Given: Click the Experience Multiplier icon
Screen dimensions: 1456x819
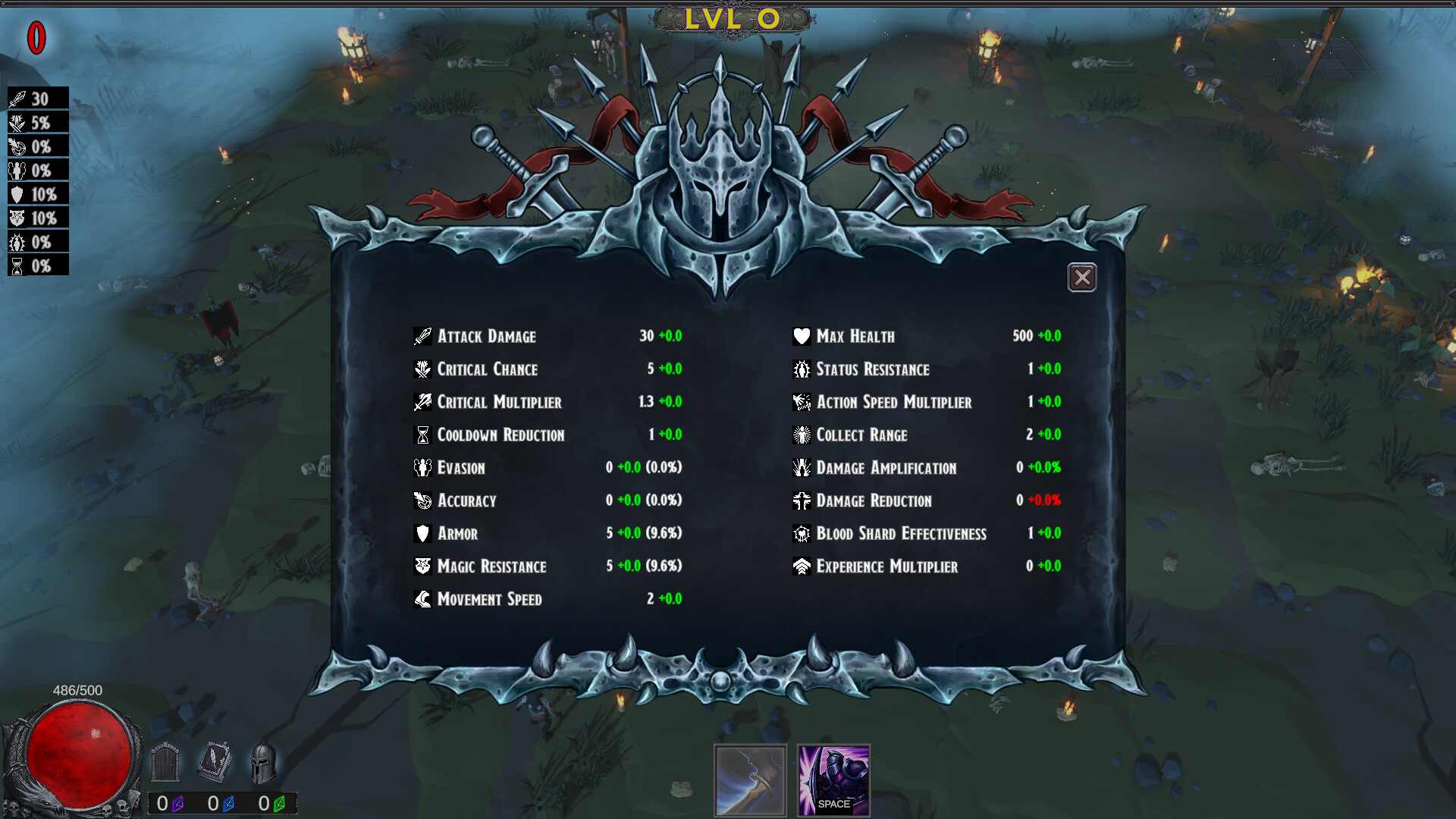Looking at the screenshot, I should coord(802,566).
